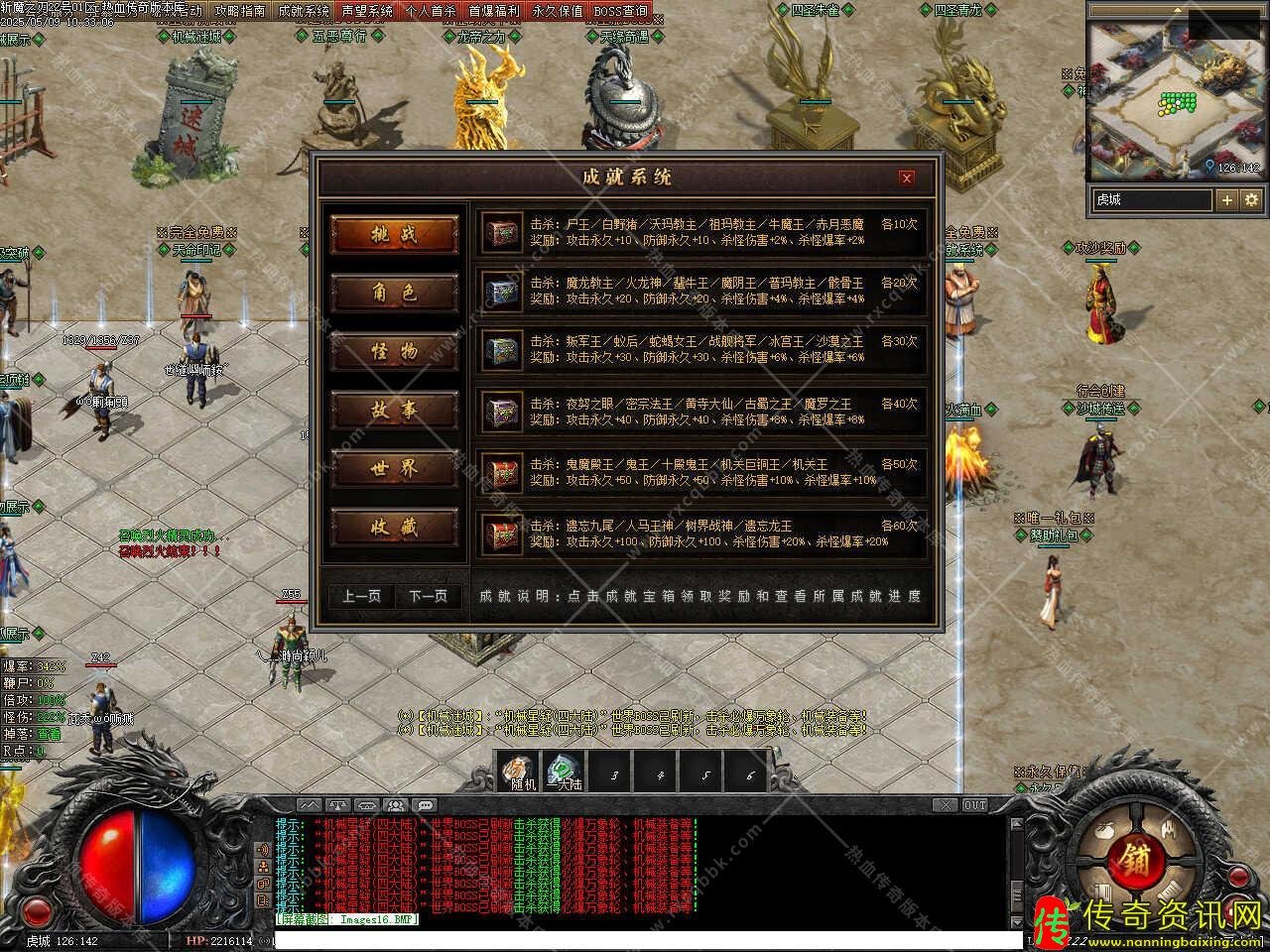Focus the chat text input box

pos(645,937)
